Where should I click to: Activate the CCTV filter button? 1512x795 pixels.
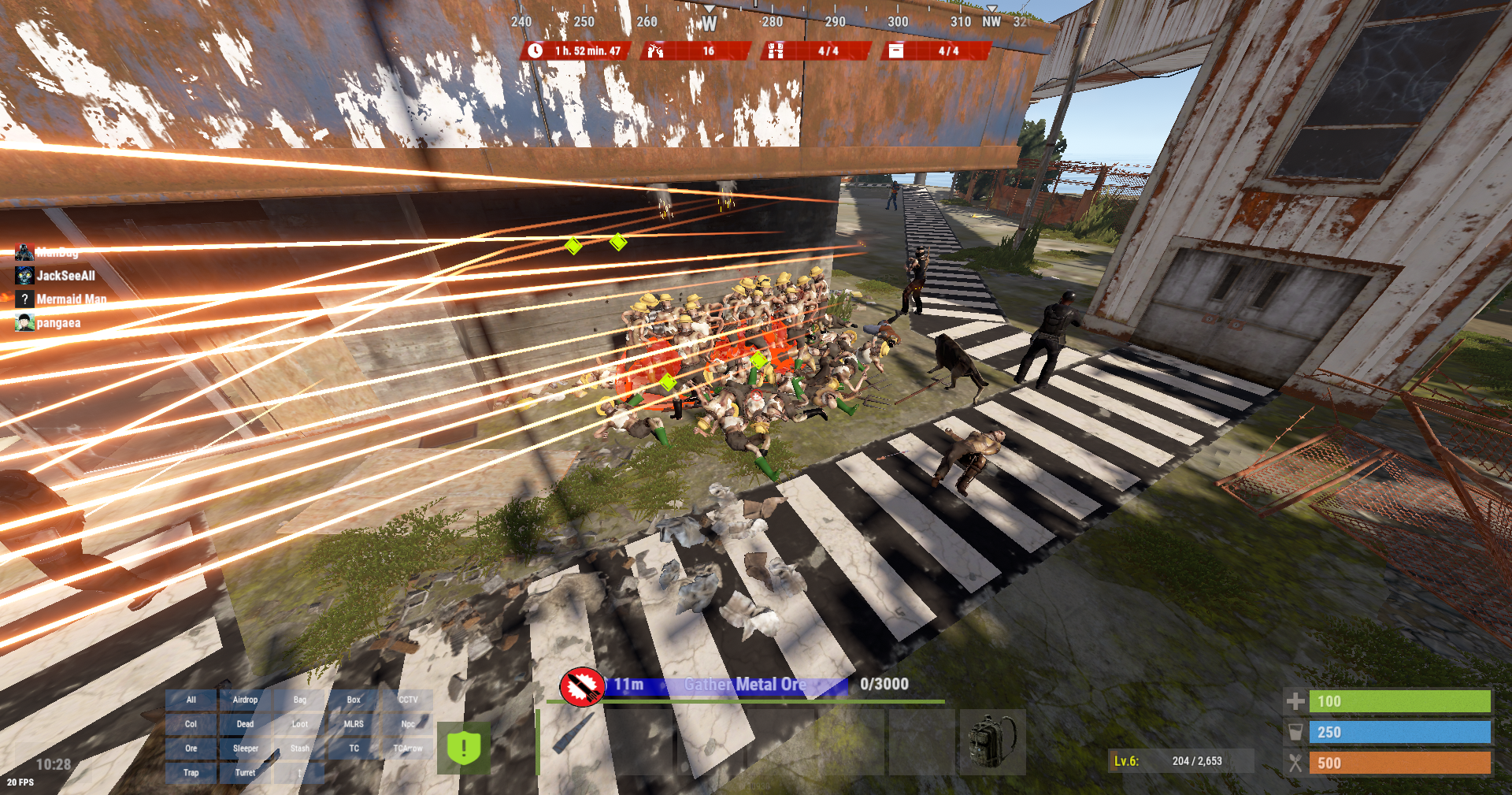coord(408,700)
